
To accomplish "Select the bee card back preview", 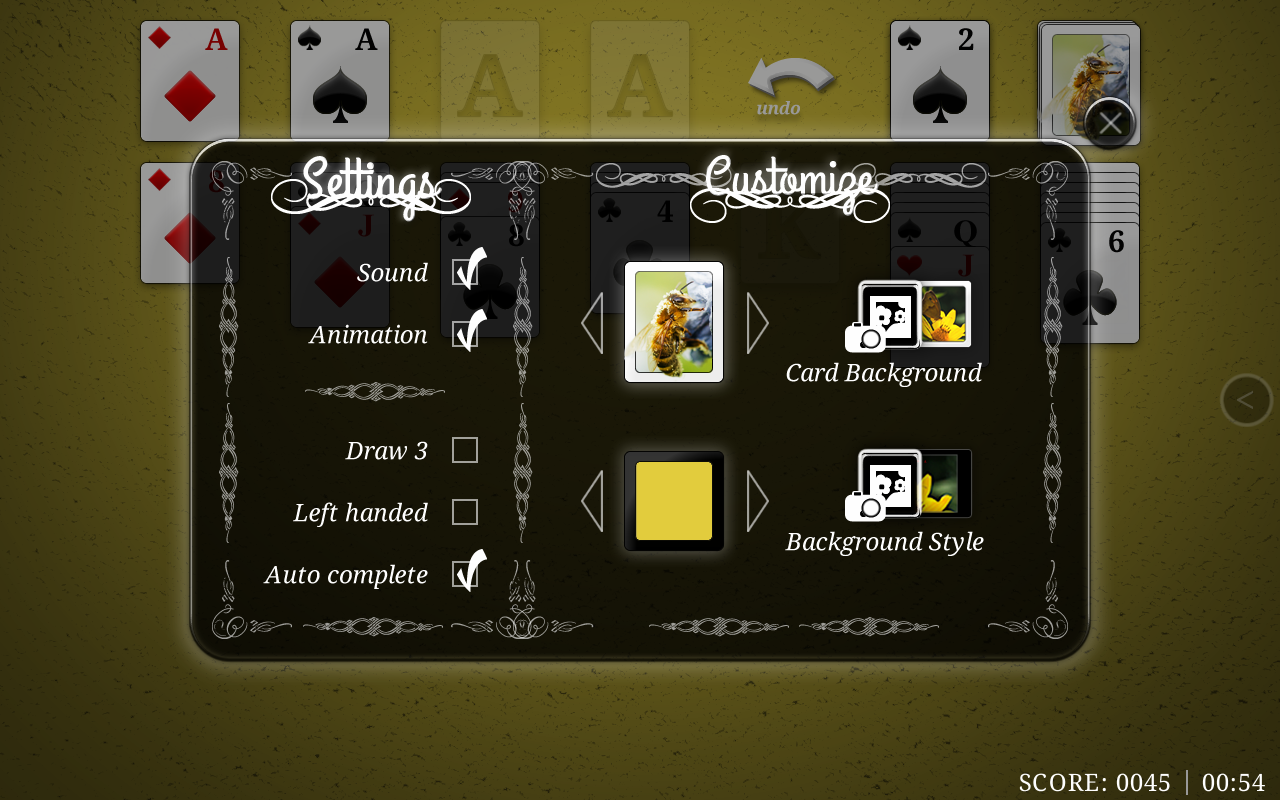I will pos(673,322).
